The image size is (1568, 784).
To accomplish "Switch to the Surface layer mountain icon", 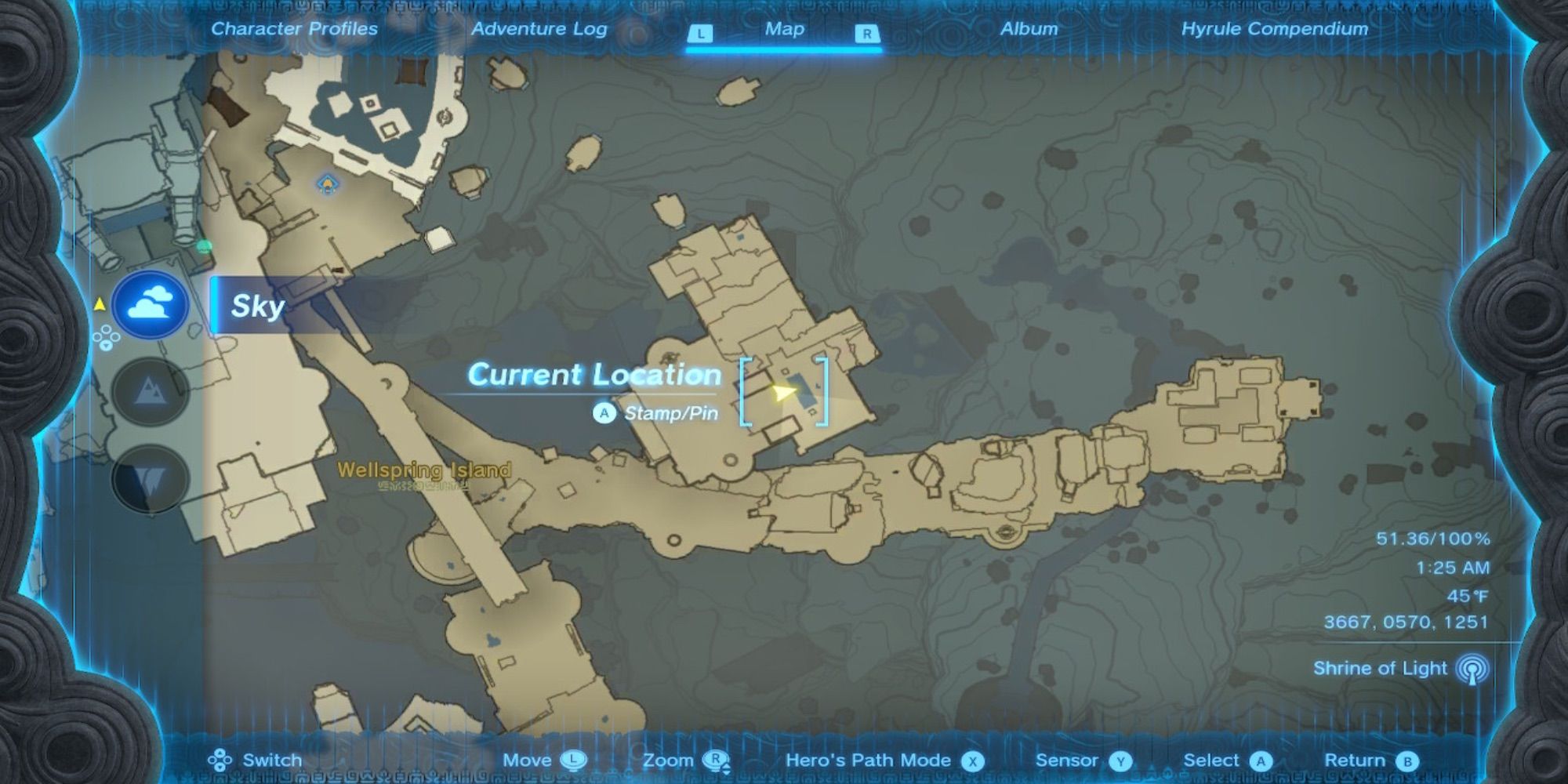I will click(x=150, y=391).
